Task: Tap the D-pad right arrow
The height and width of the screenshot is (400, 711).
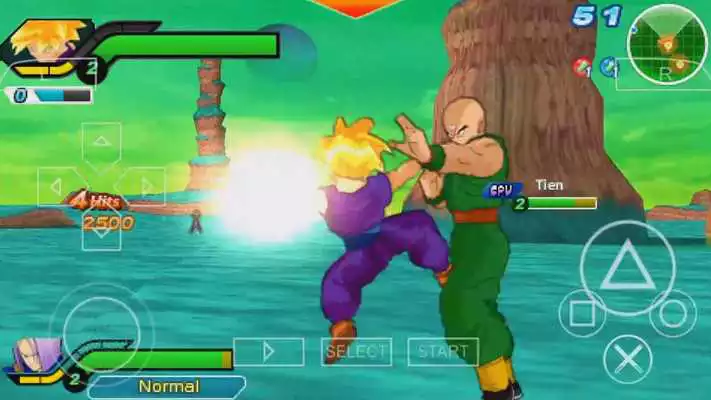Action: point(145,186)
